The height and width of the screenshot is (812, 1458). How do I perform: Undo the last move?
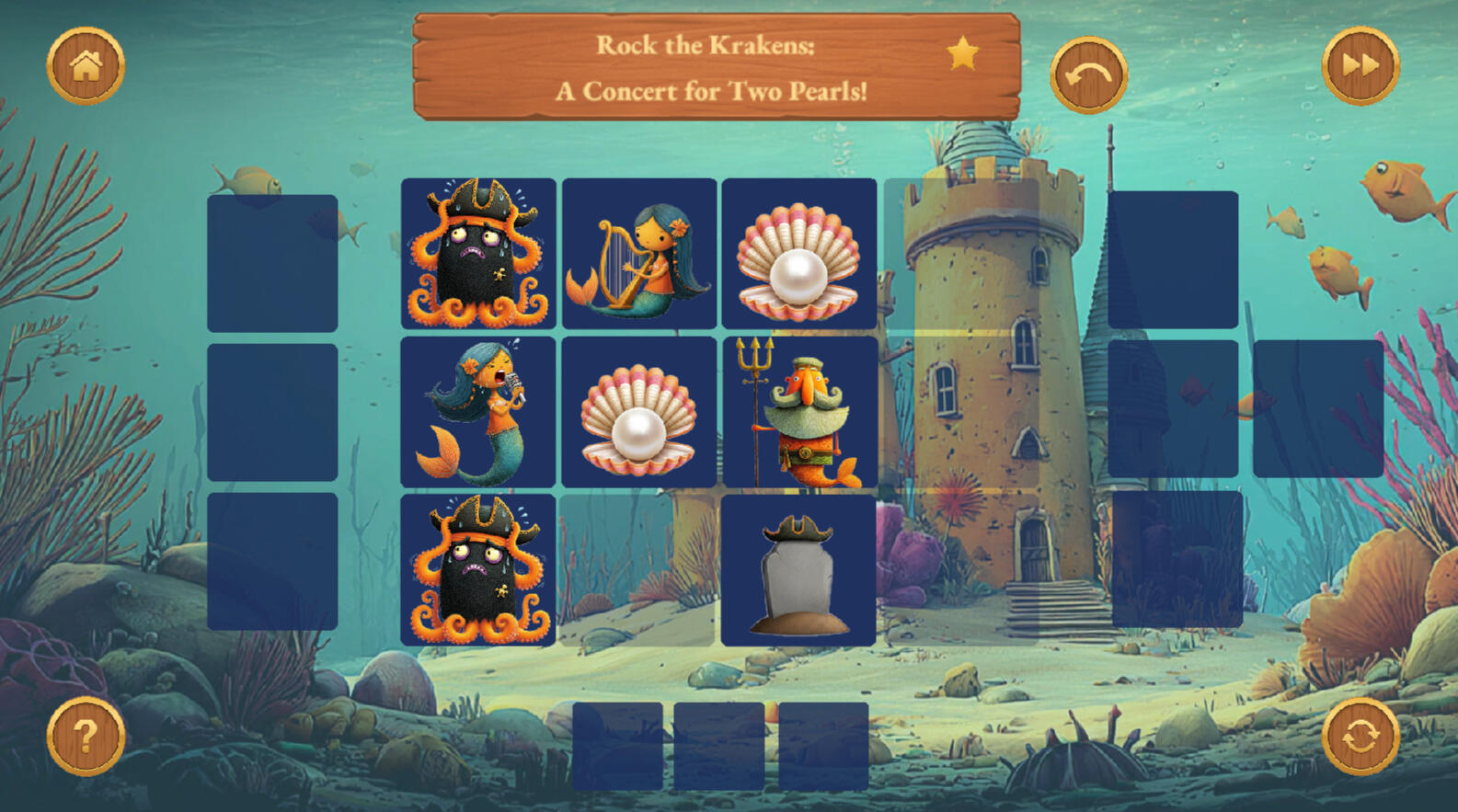(1088, 75)
